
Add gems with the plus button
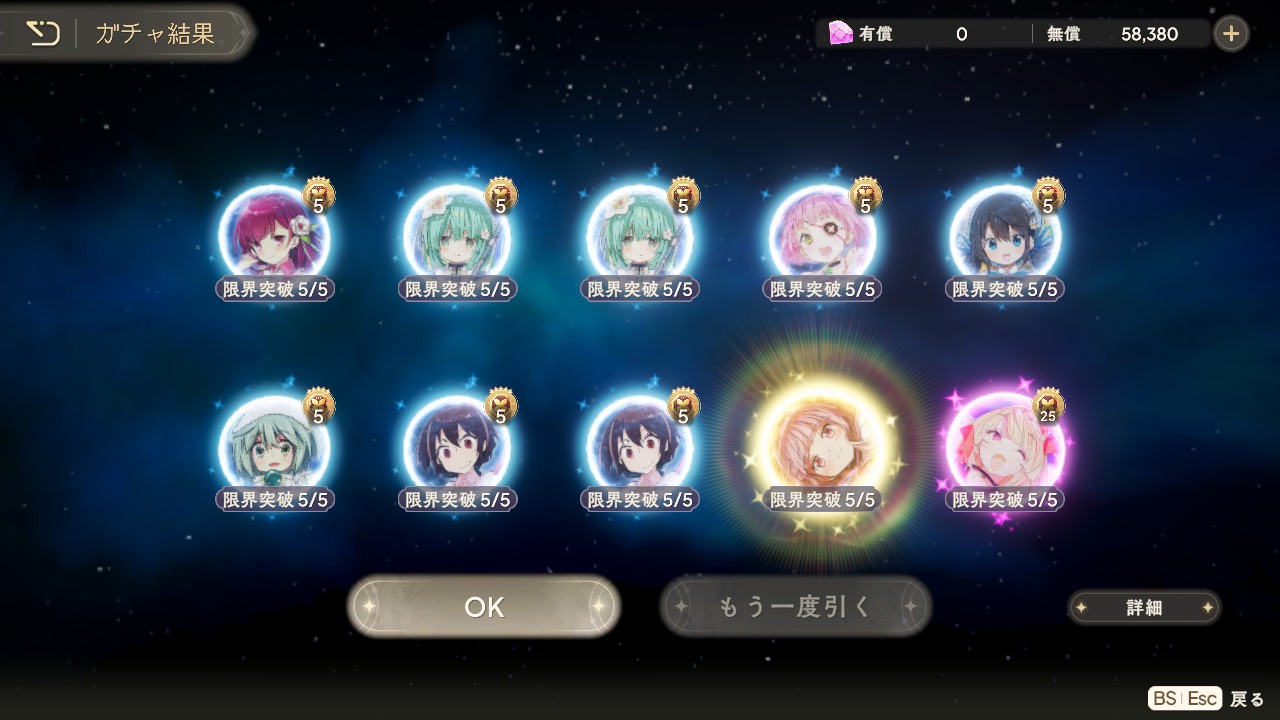point(1230,34)
